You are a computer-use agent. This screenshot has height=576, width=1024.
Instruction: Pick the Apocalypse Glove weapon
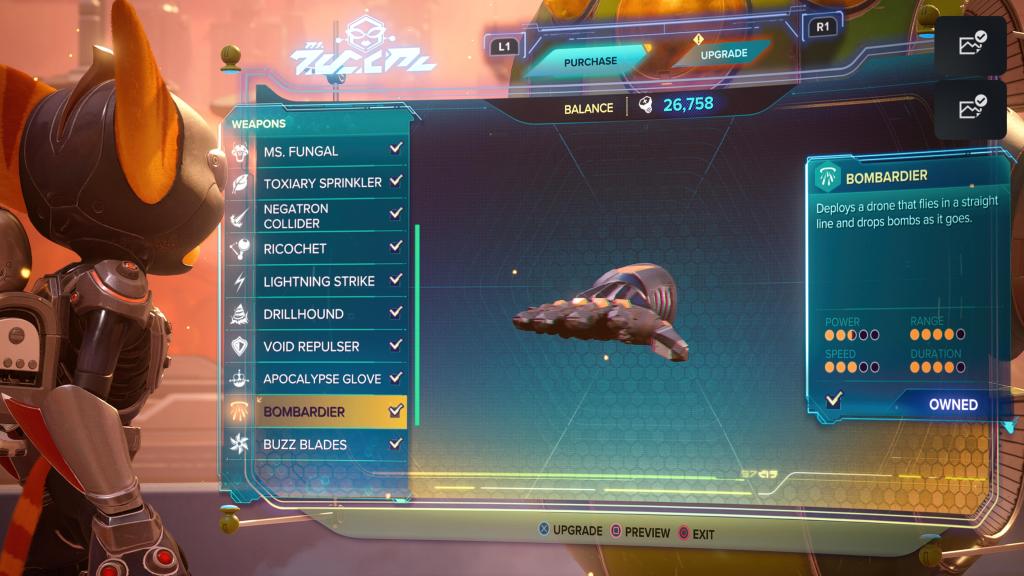pos(320,379)
